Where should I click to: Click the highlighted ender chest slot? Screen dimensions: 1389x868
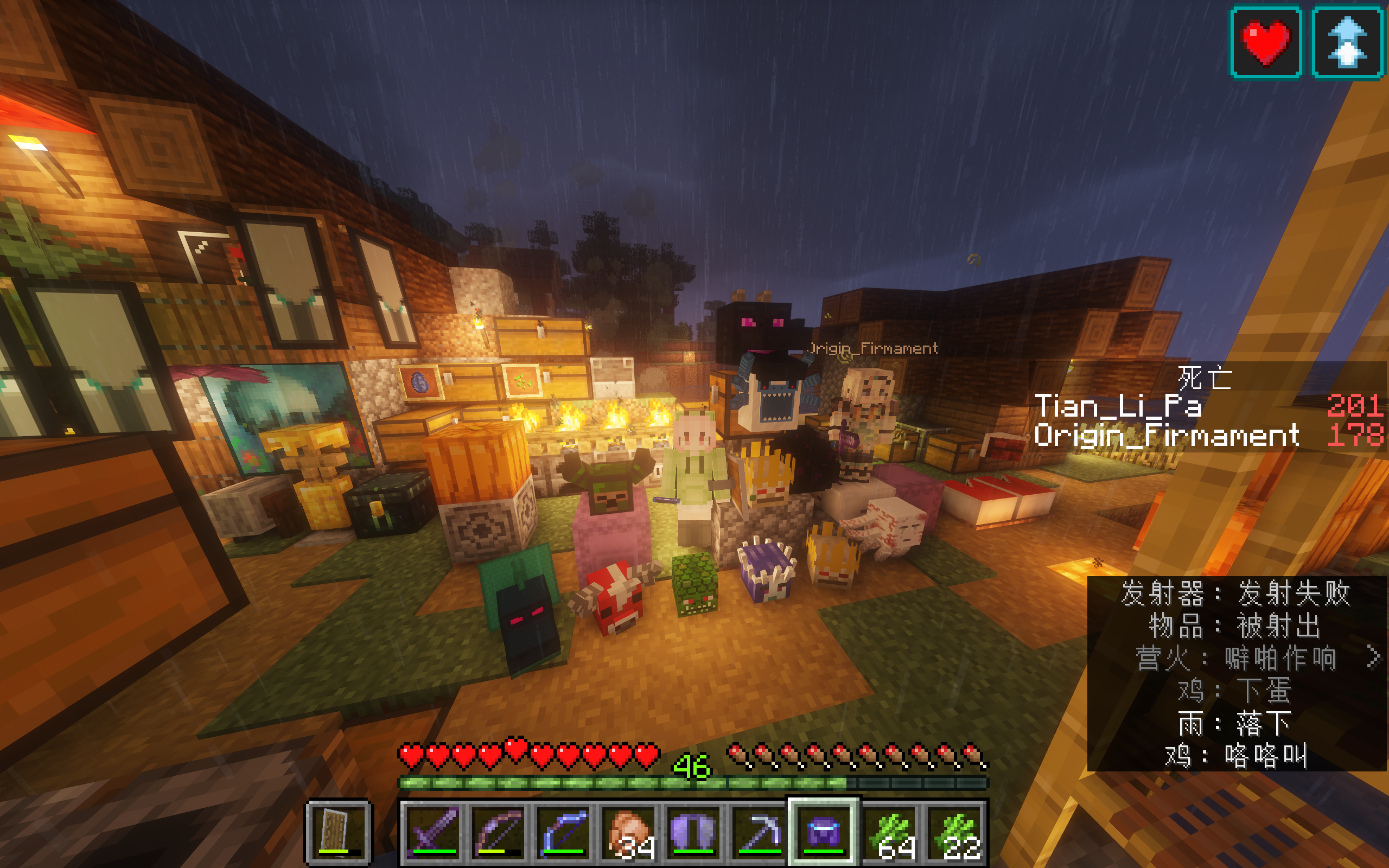point(824,832)
